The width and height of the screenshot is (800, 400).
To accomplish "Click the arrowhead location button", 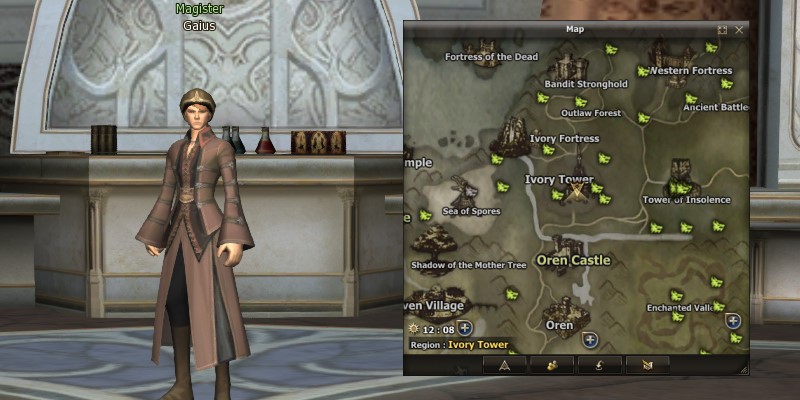I will pyautogui.click(x=504, y=365).
